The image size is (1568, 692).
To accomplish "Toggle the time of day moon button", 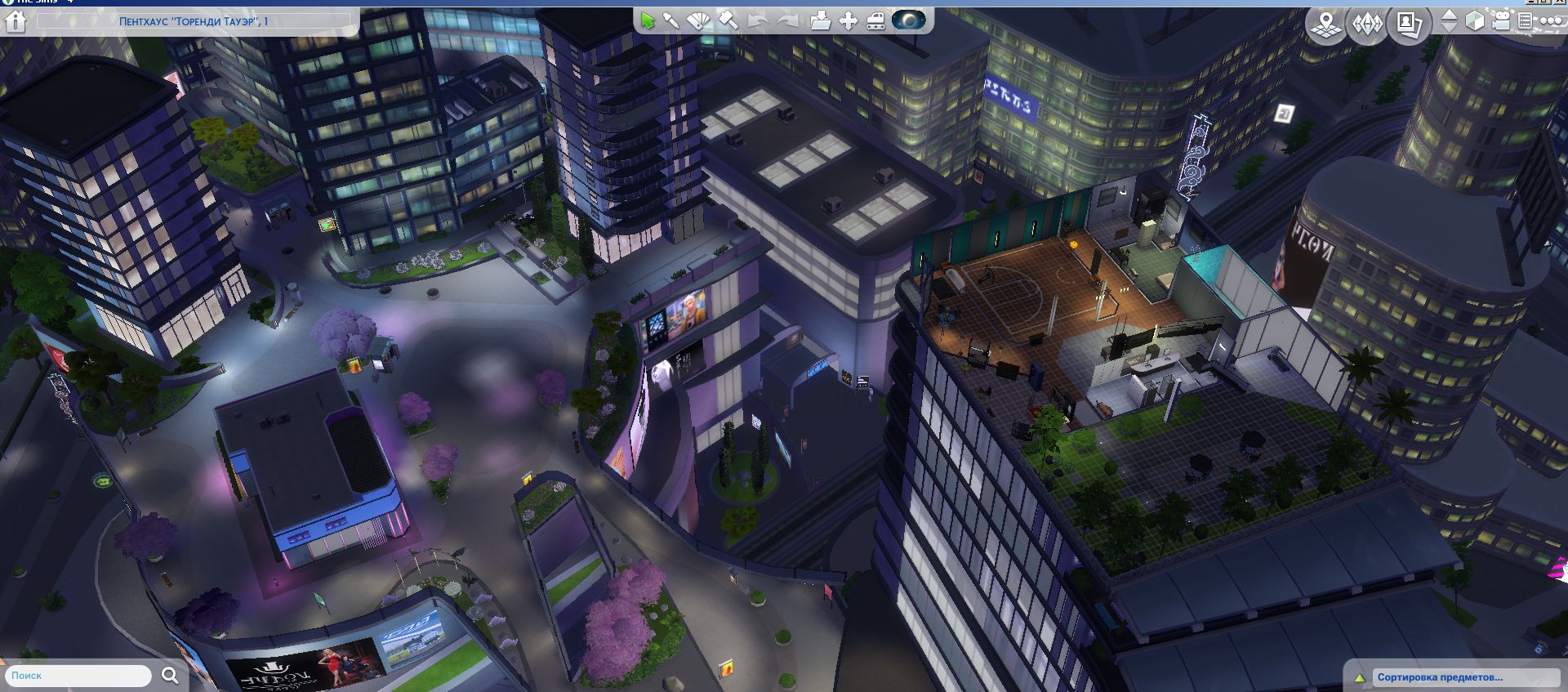I will pyautogui.click(x=908, y=20).
